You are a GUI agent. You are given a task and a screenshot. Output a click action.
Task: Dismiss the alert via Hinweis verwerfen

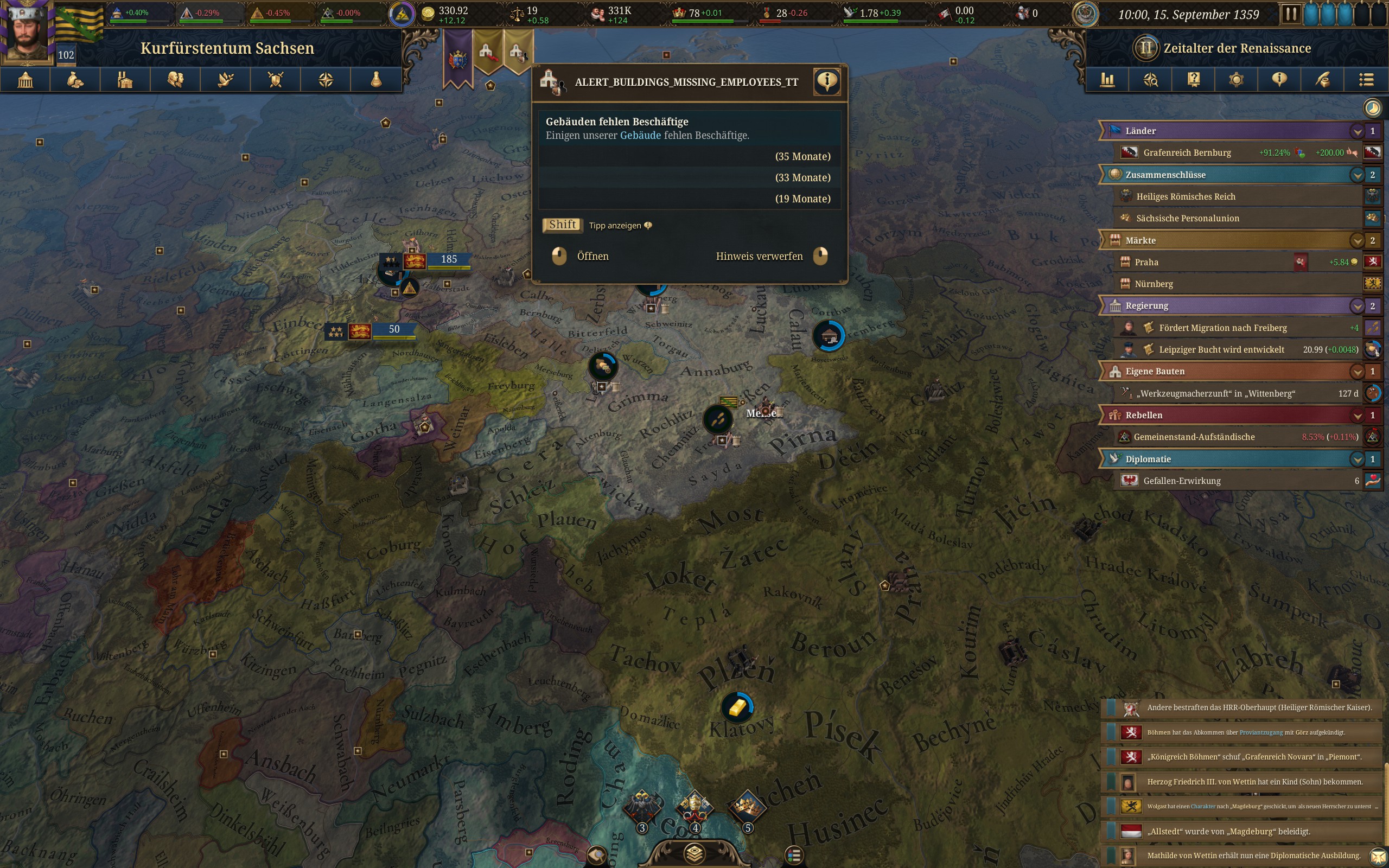pyautogui.click(x=760, y=256)
